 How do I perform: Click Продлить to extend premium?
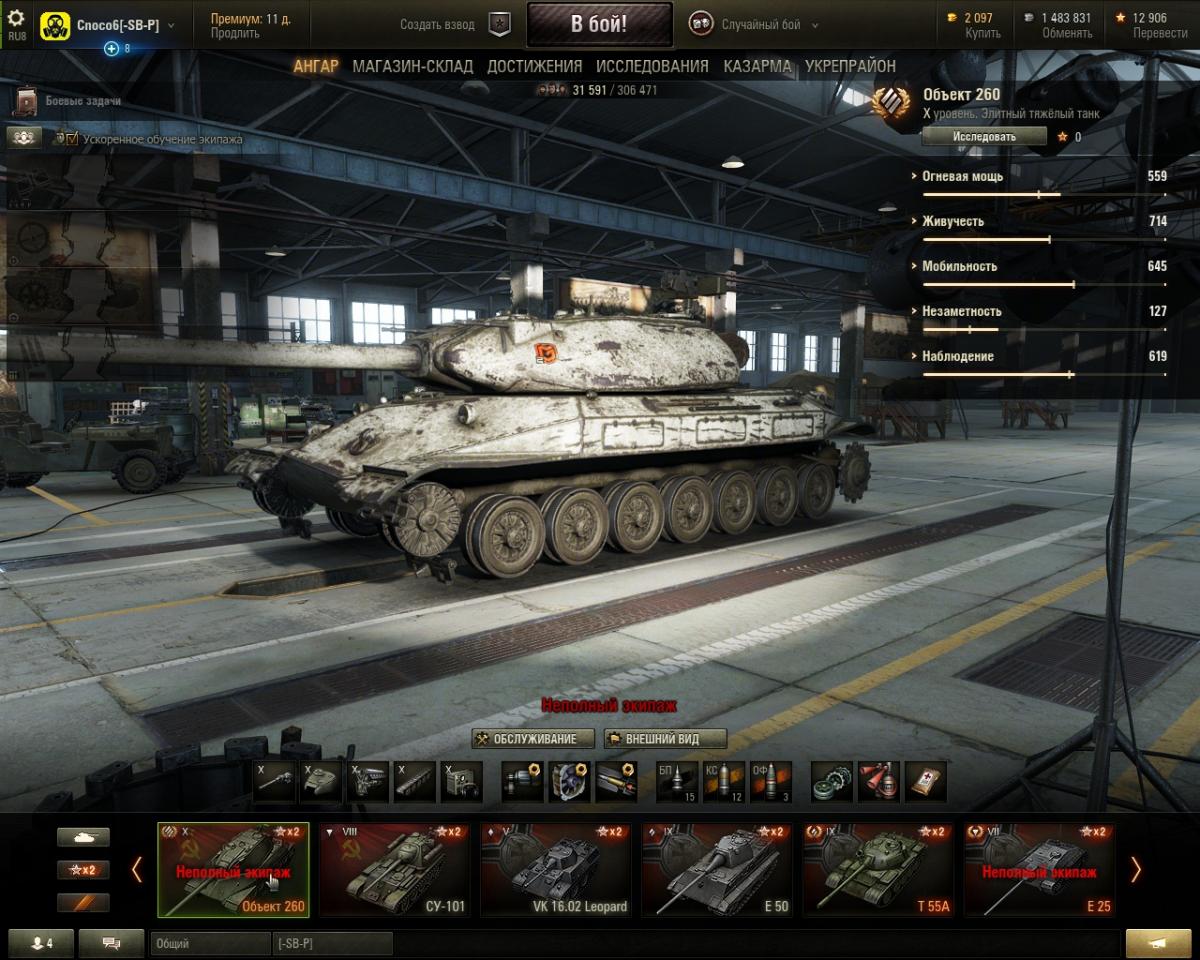coord(234,33)
